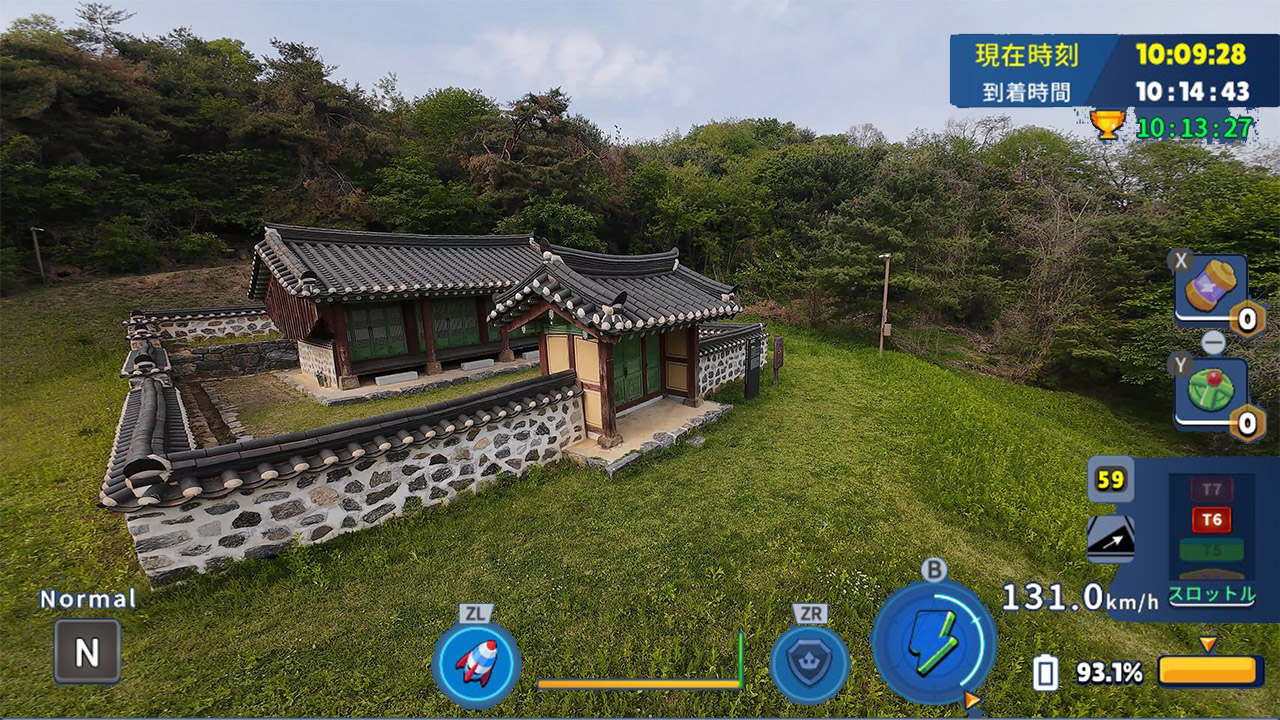Select the green ball item slot
The image size is (1280, 720).
tap(1210, 393)
